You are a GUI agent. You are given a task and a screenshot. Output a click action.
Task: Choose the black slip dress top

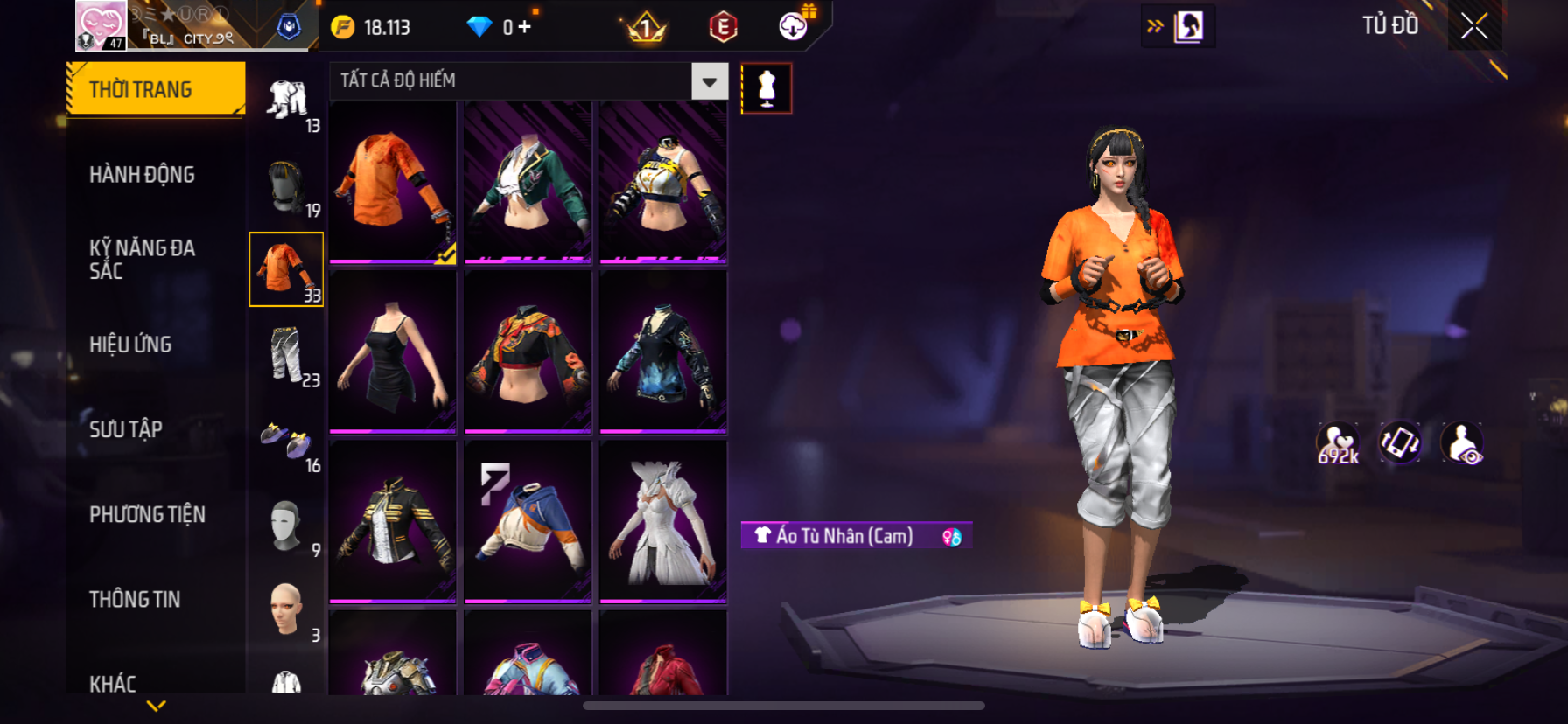click(393, 352)
